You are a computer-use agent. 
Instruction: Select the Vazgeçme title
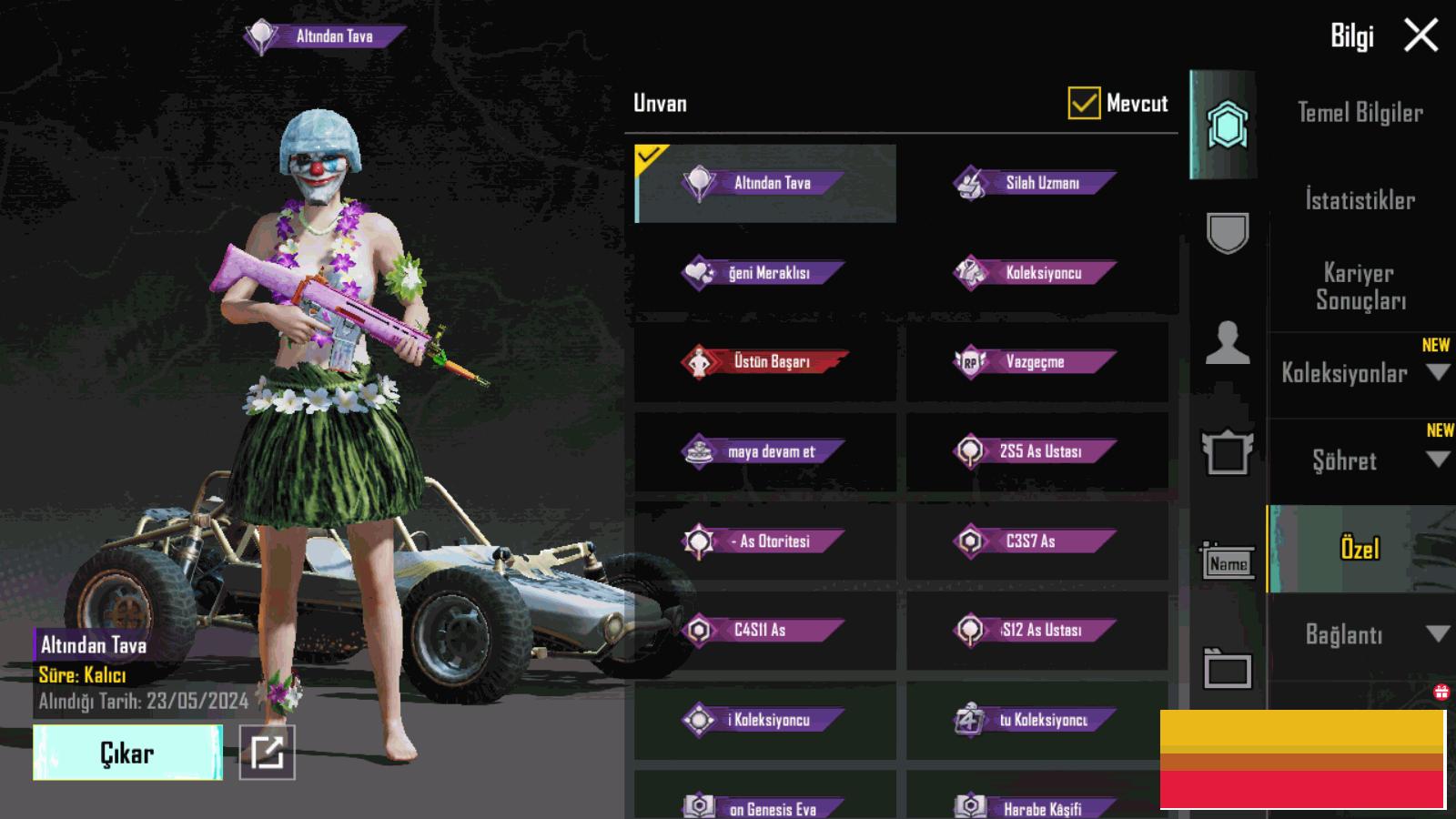[x=1036, y=361]
